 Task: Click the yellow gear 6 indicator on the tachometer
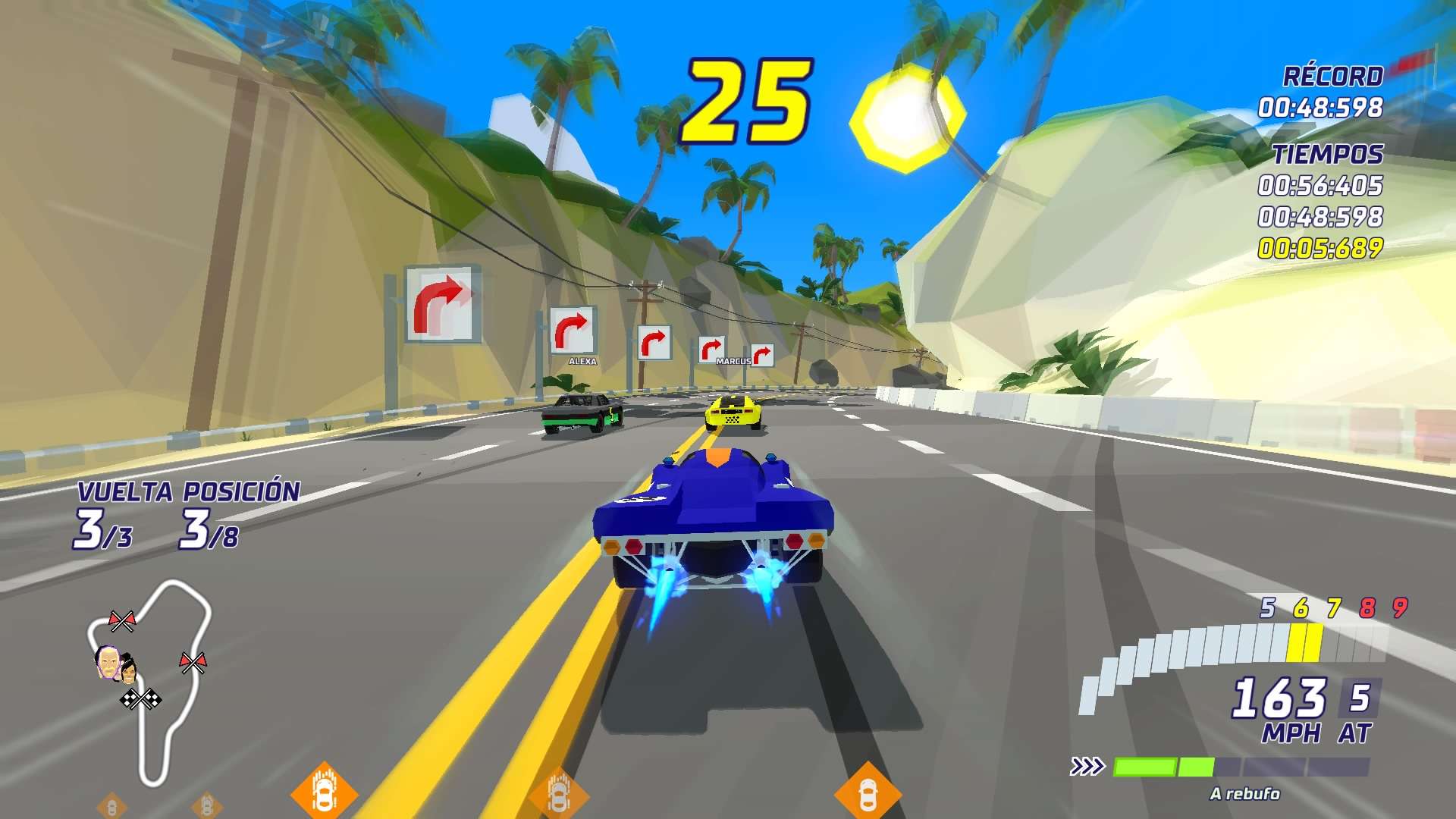(1301, 607)
